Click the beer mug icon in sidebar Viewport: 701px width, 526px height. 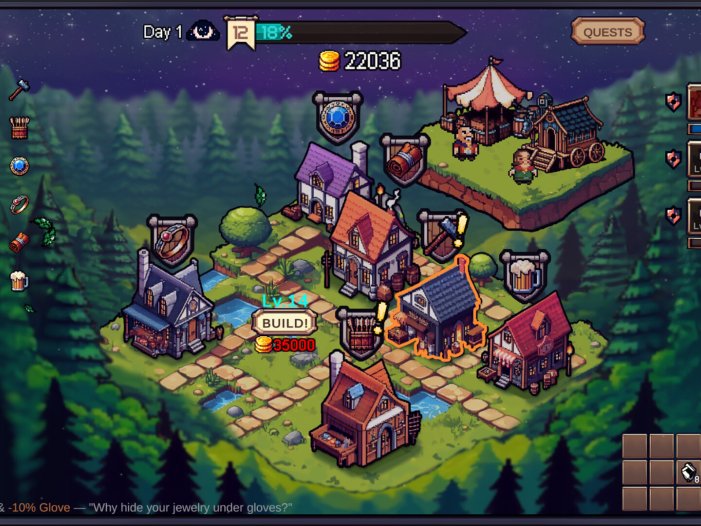[x=19, y=280]
